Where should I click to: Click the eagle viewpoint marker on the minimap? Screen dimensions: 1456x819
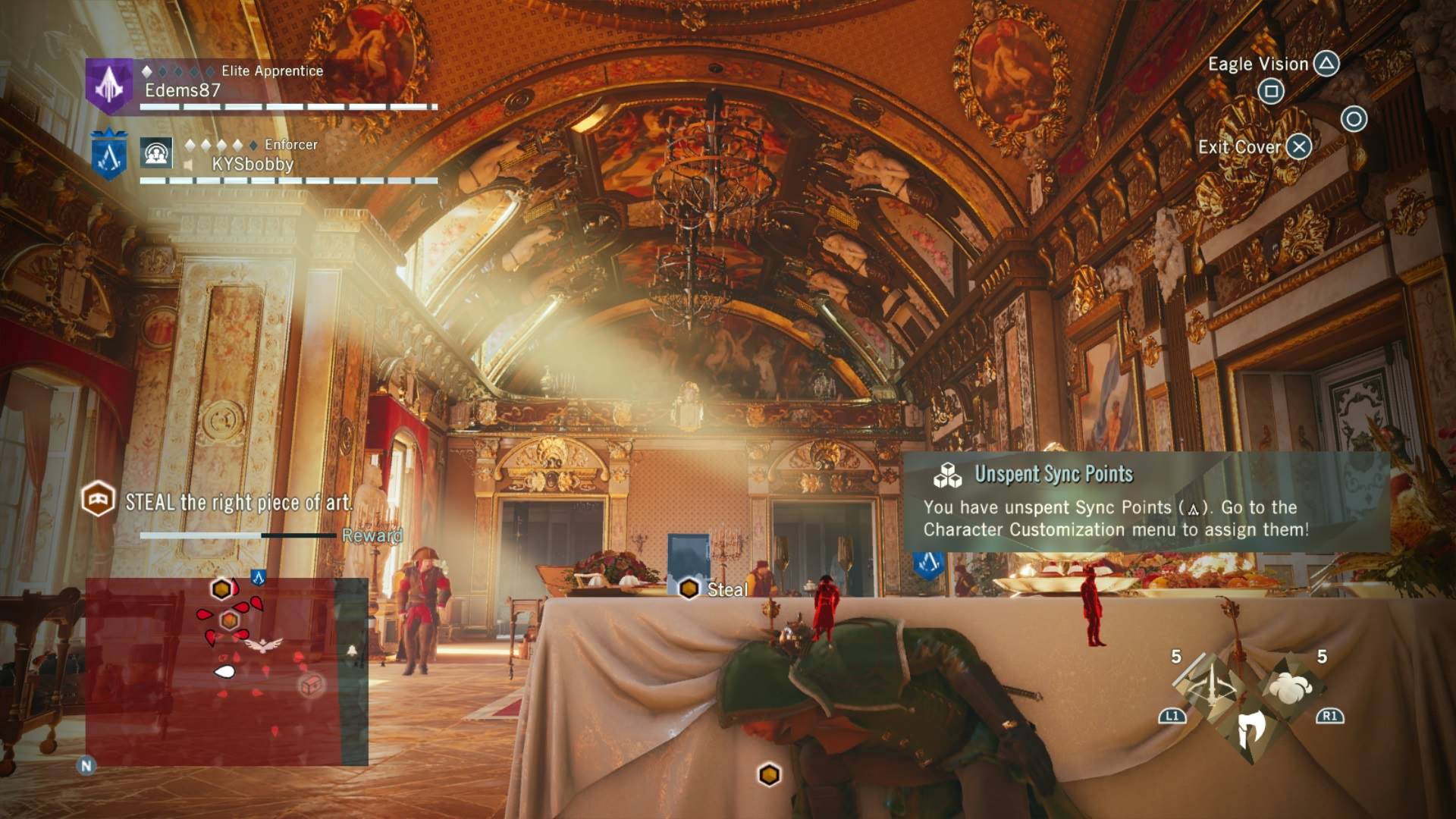[x=263, y=645]
